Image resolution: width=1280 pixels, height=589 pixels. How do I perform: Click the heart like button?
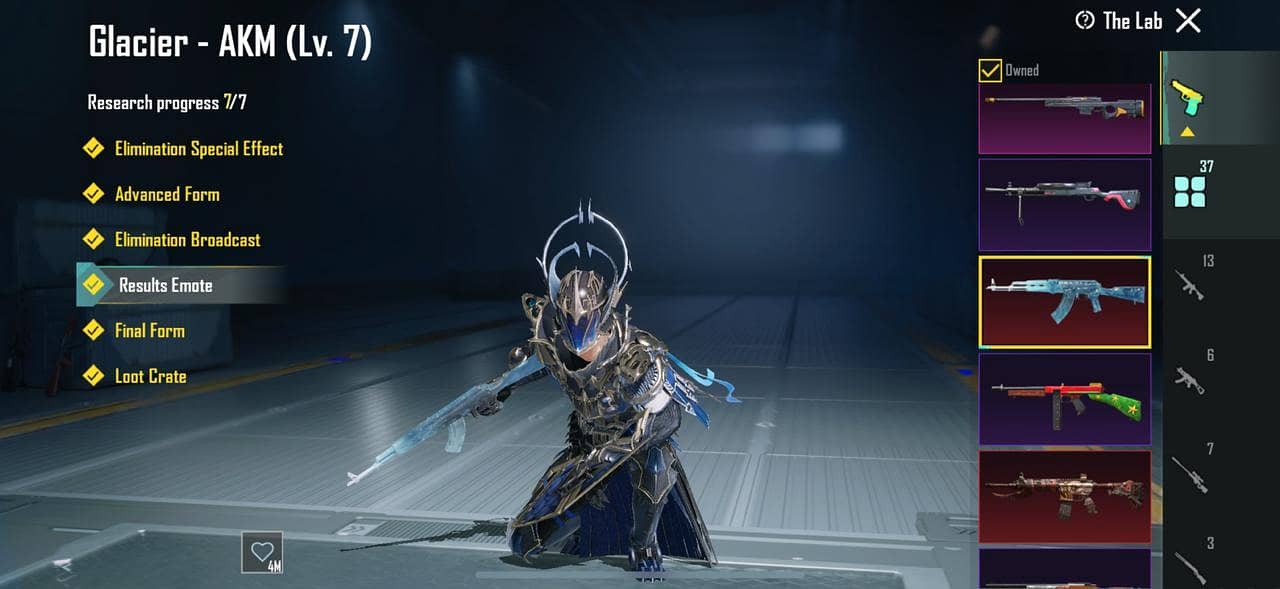coord(262,552)
